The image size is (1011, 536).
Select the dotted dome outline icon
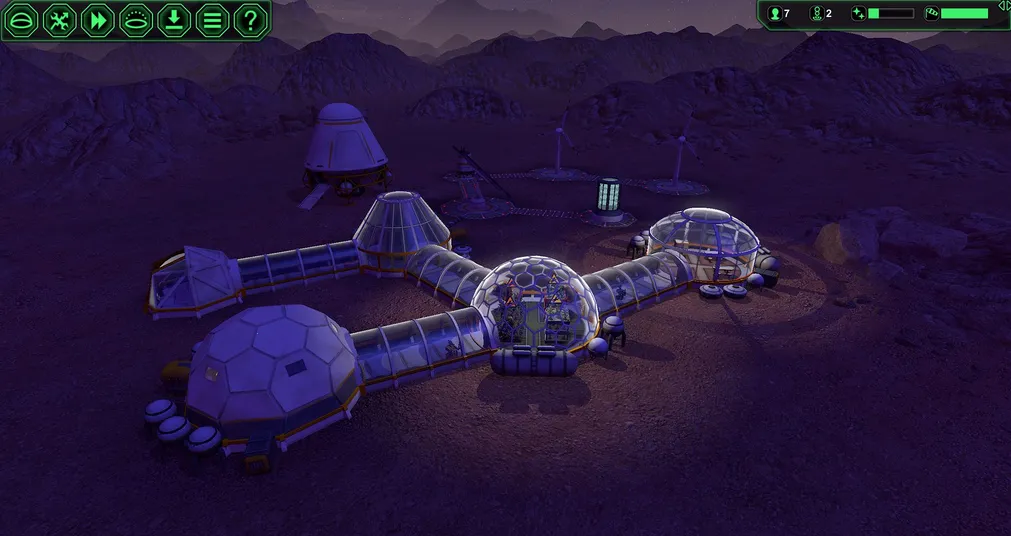[136, 19]
